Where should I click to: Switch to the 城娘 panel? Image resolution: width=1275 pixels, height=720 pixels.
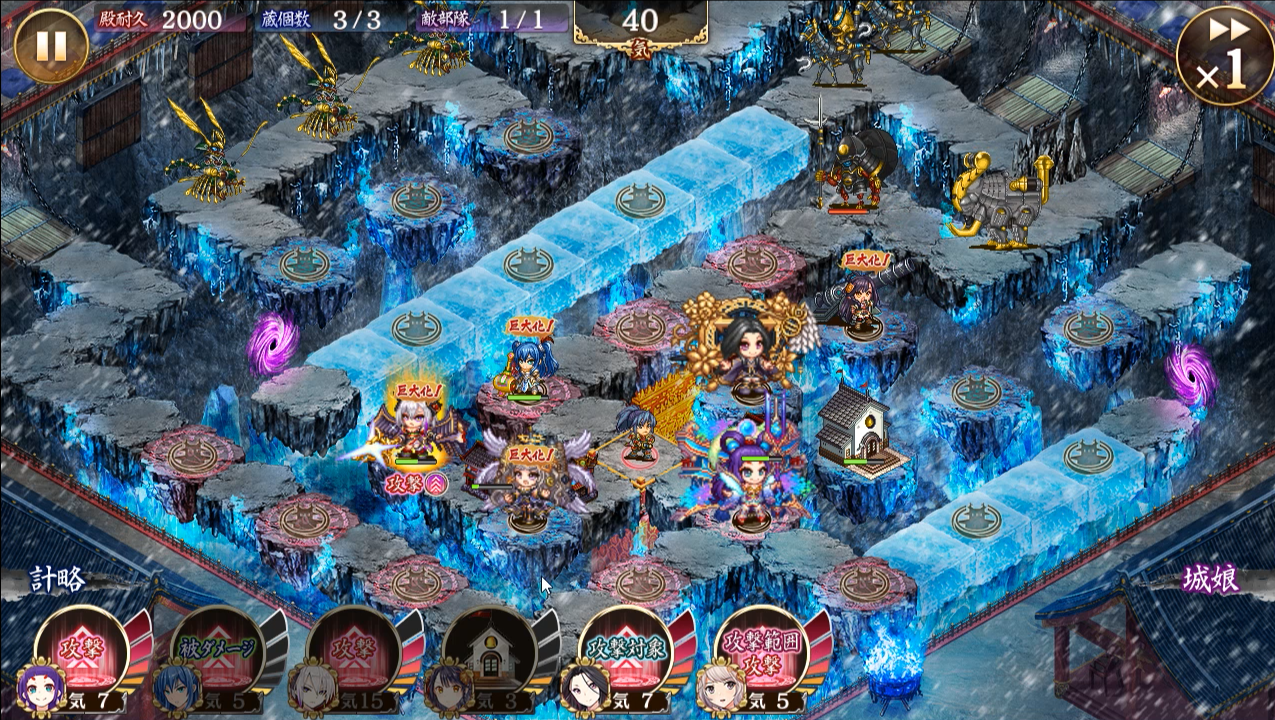pyautogui.click(x=1211, y=579)
